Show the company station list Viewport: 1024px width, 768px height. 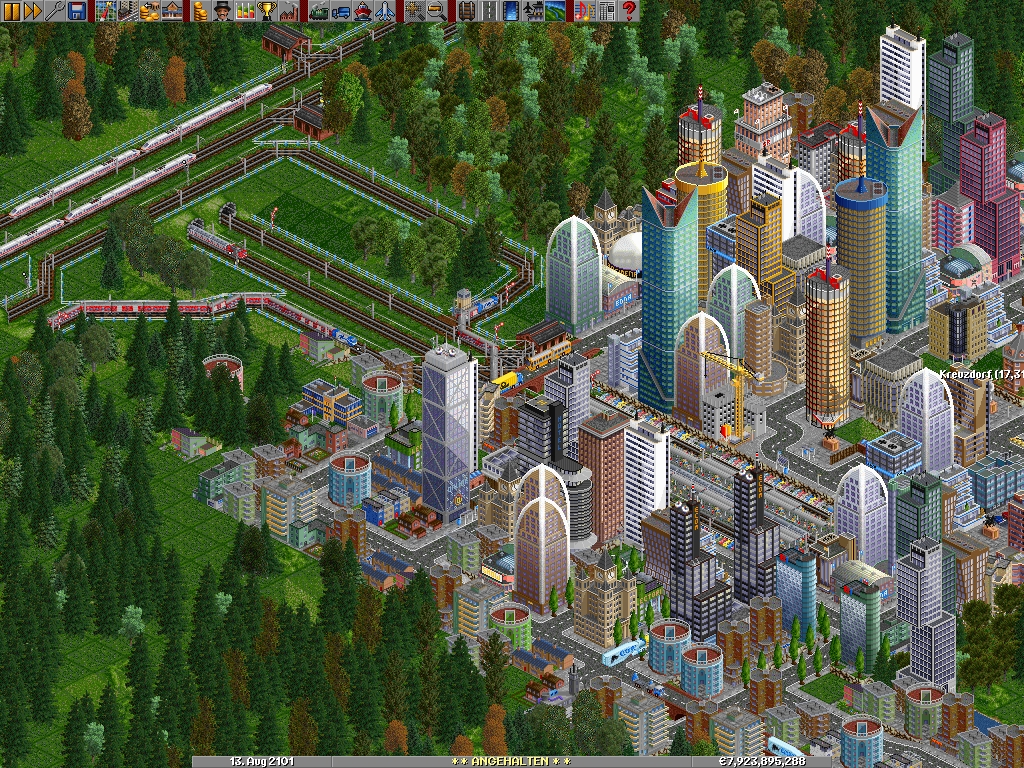[x=173, y=11]
